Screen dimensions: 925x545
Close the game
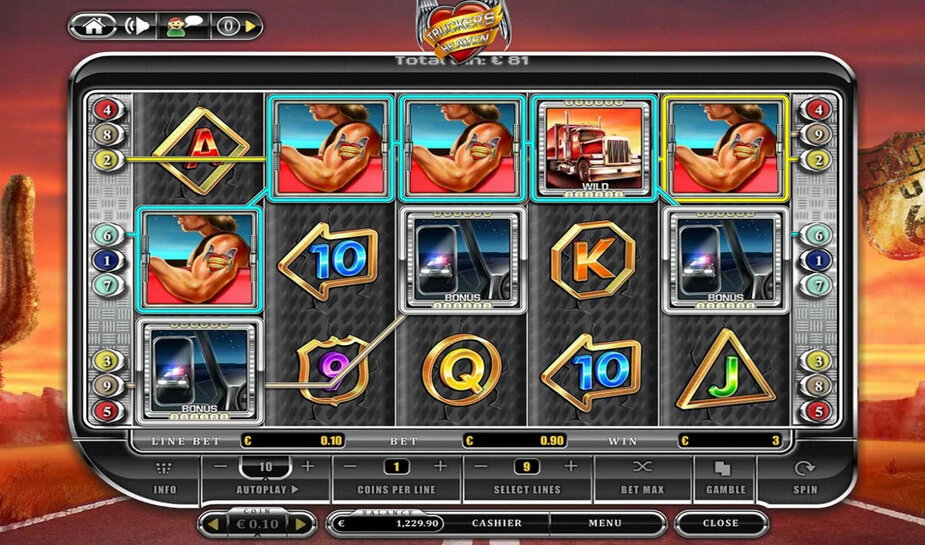tap(720, 523)
